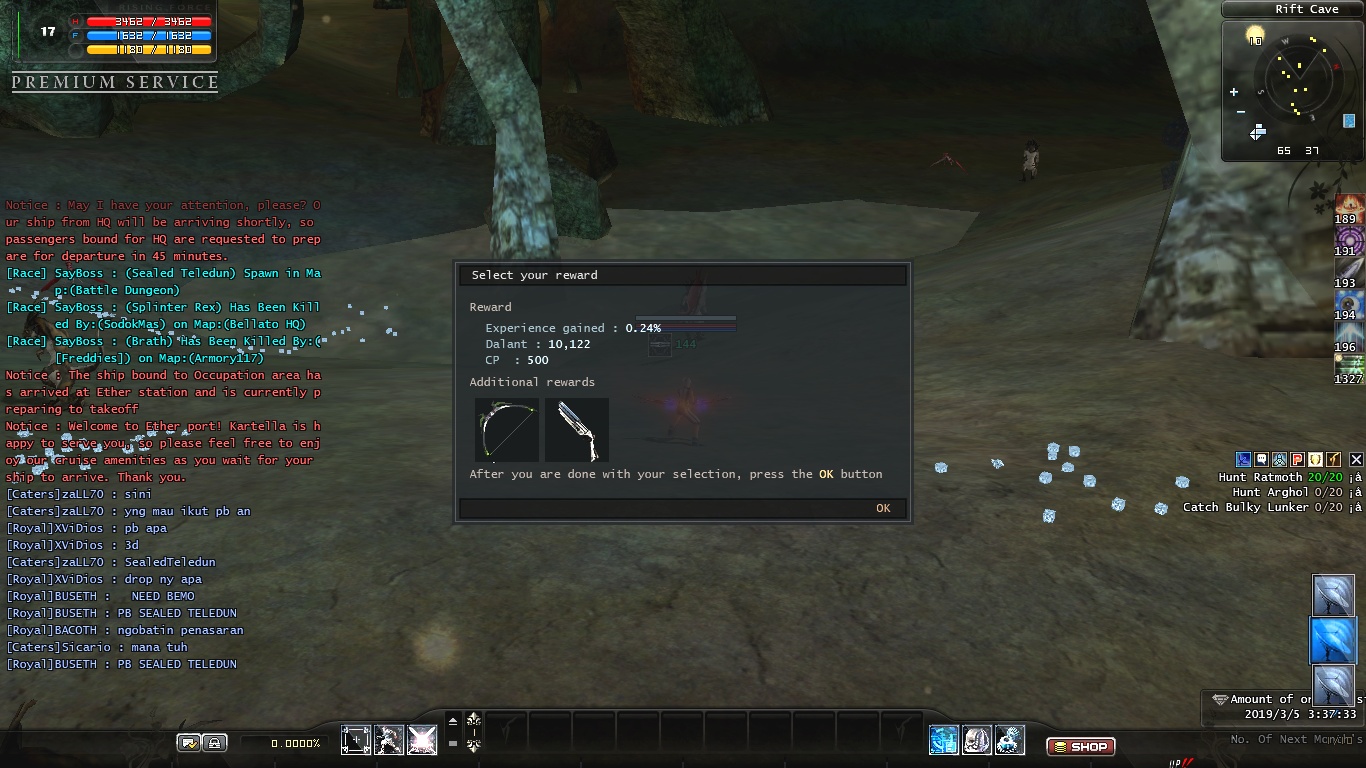Select the launcher as your additional reward
This screenshot has height=768, width=1366.
coord(576,430)
